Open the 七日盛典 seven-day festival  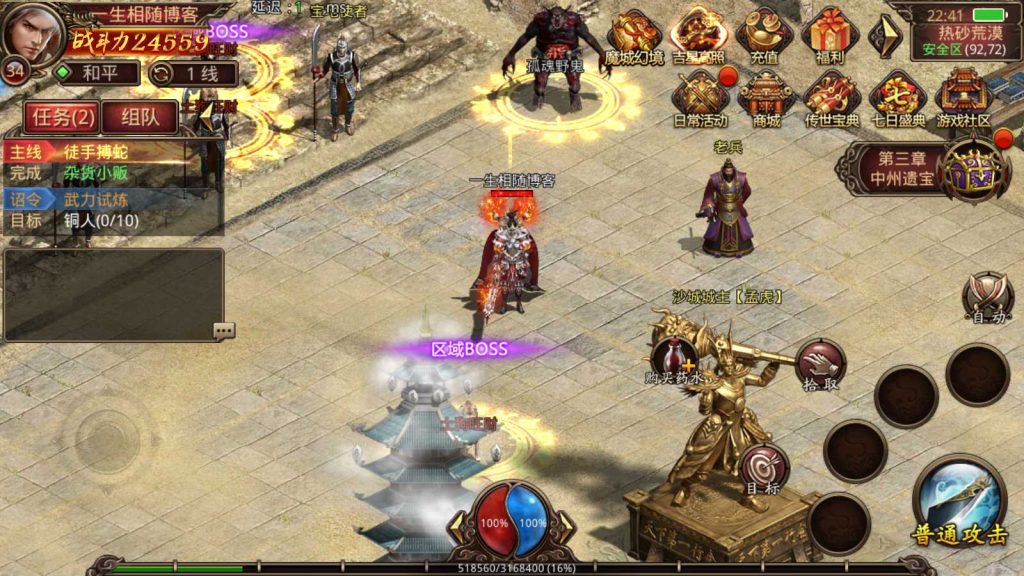[x=897, y=99]
